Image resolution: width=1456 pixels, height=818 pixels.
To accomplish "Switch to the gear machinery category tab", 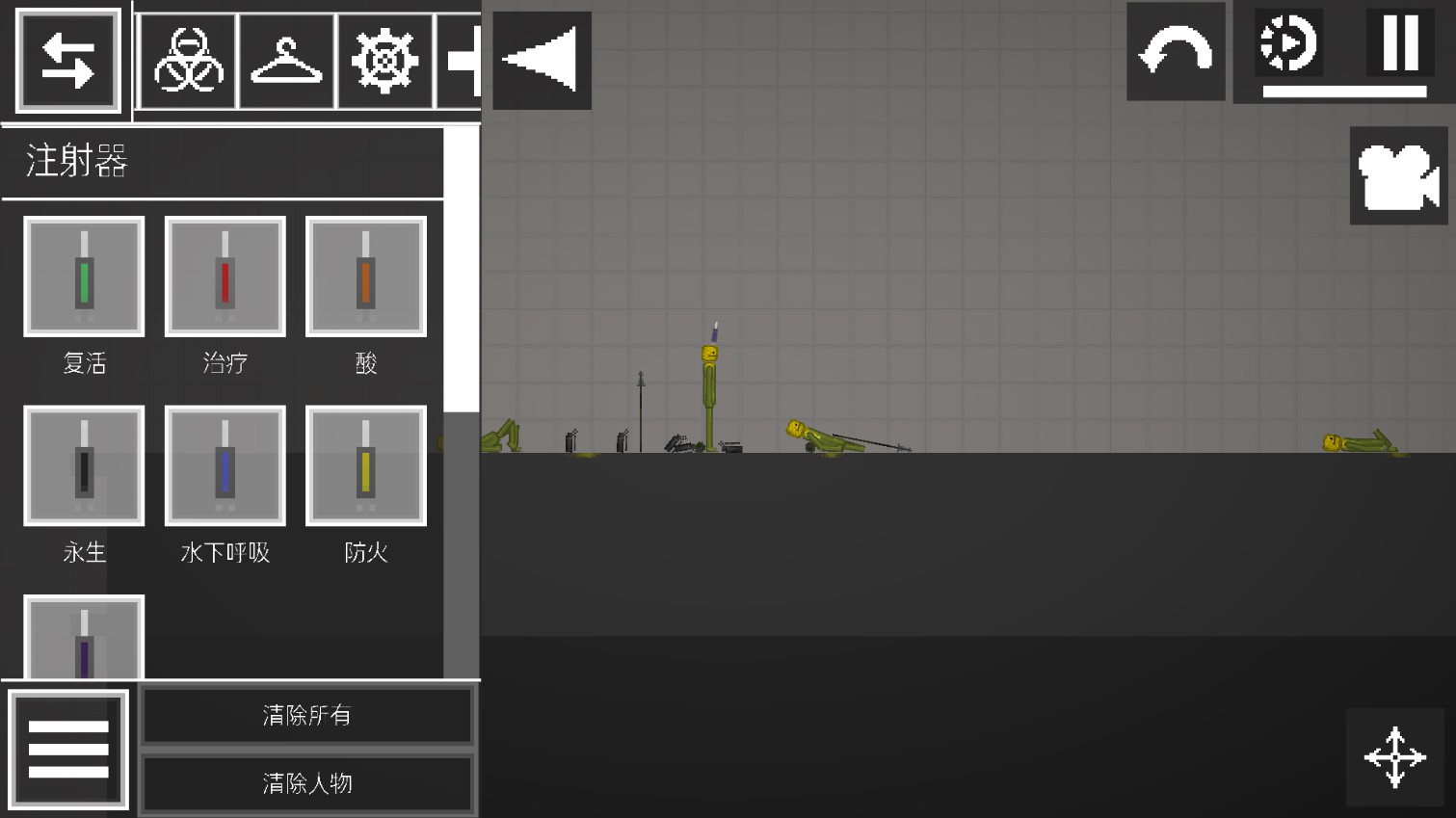I will tap(384, 61).
